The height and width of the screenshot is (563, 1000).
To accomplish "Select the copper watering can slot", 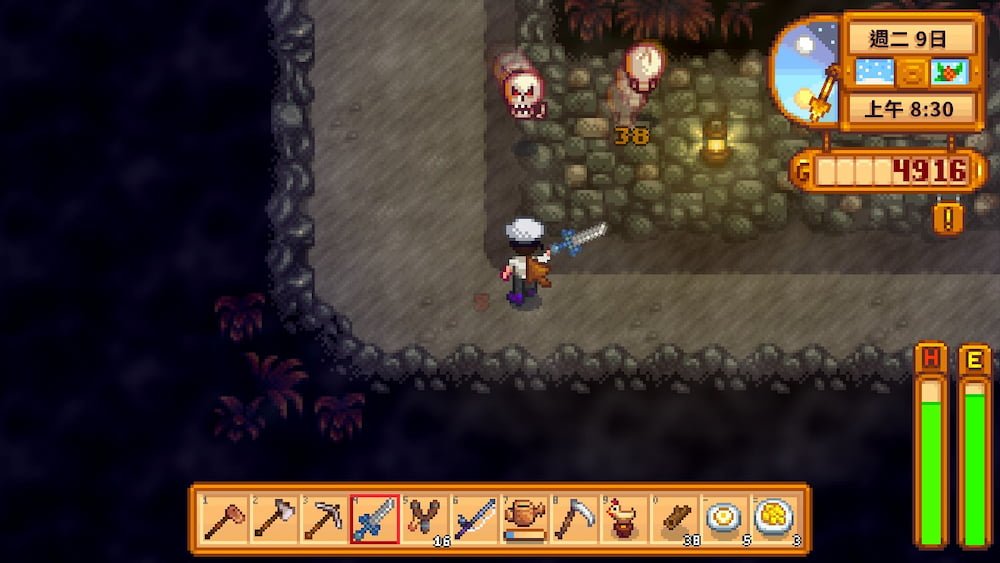I will click(x=524, y=519).
